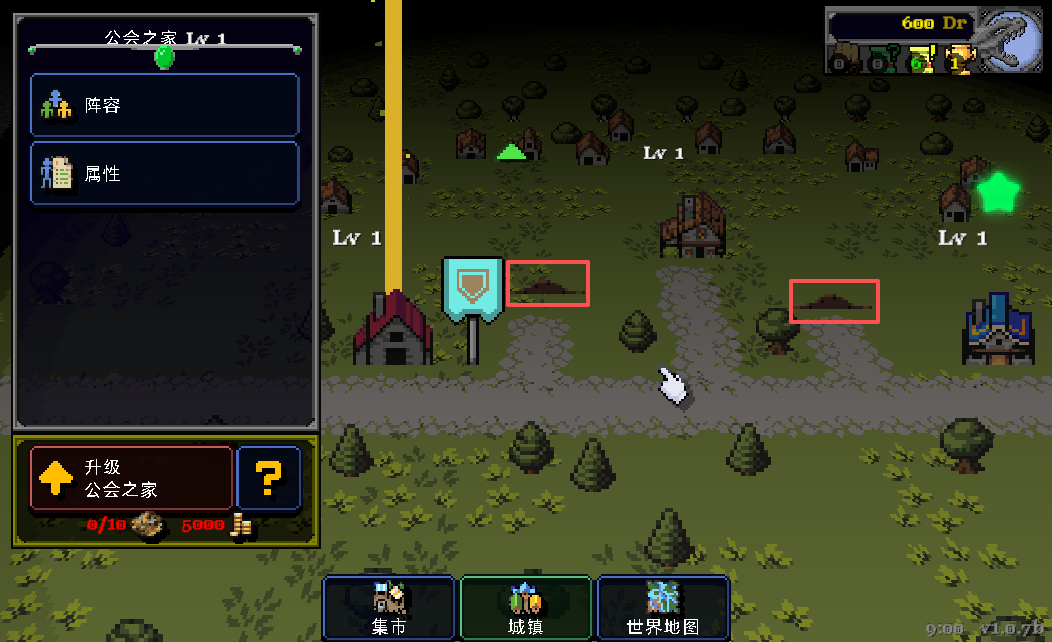This screenshot has height=642, width=1052.
Task: Switch to the 集市 market tab
Action: [x=388, y=607]
